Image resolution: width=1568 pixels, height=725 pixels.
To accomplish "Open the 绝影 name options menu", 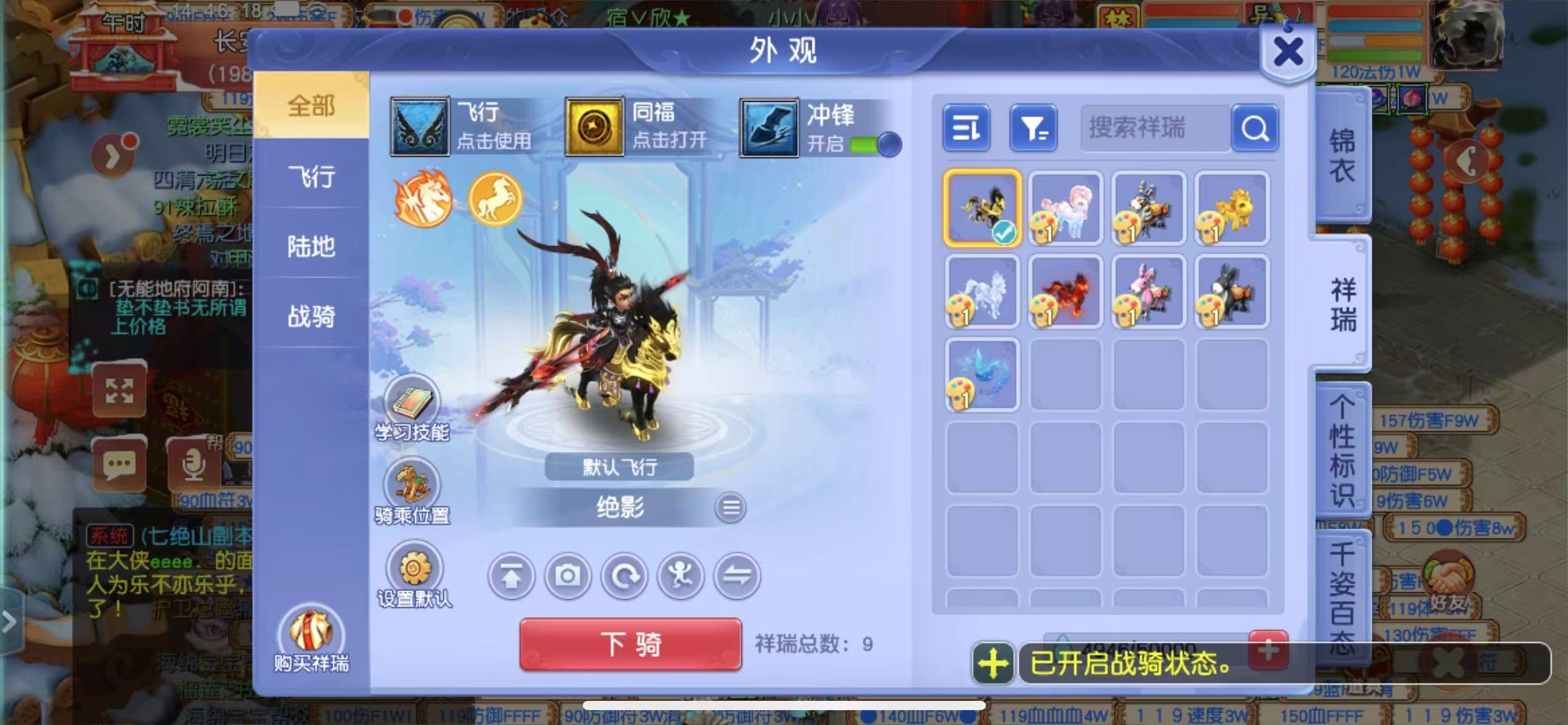I will 731,507.
